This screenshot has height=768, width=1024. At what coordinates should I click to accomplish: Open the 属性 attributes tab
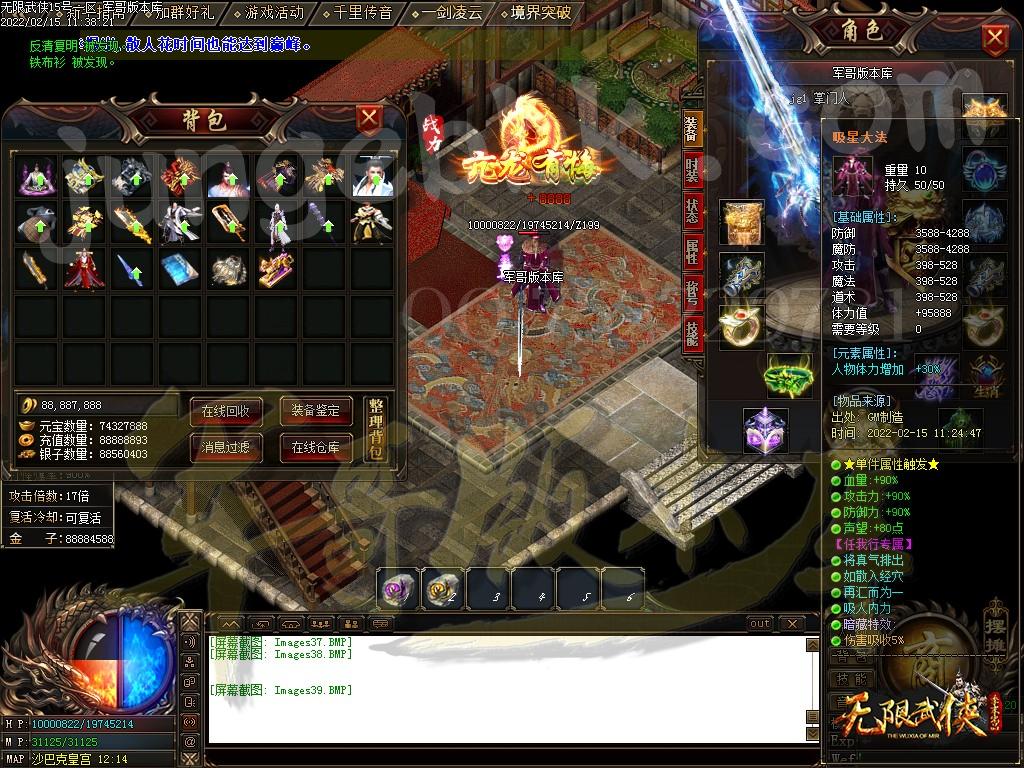pyautogui.click(x=692, y=251)
